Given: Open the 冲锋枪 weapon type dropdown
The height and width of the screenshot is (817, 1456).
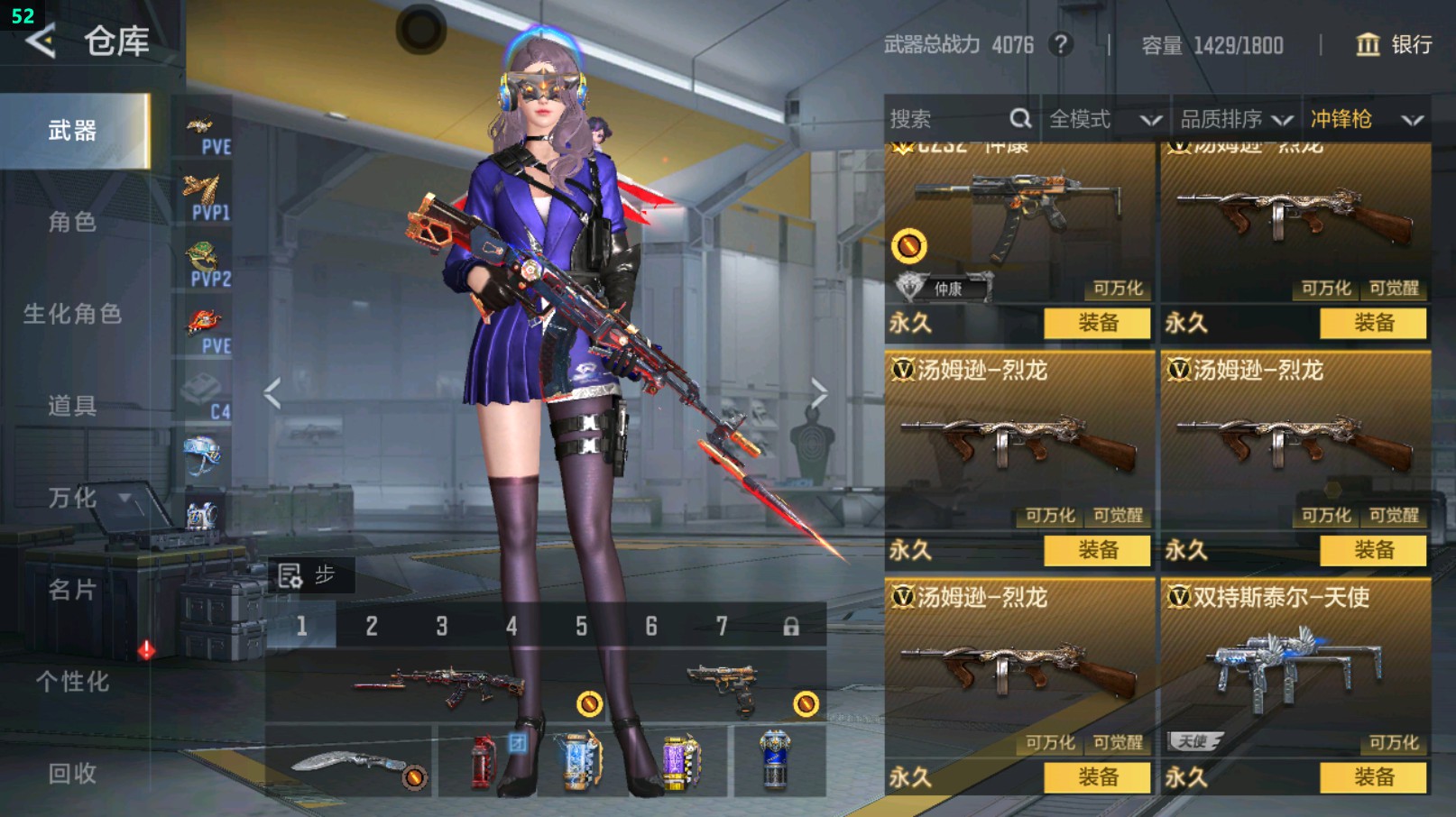Looking at the screenshot, I should tap(1366, 119).
